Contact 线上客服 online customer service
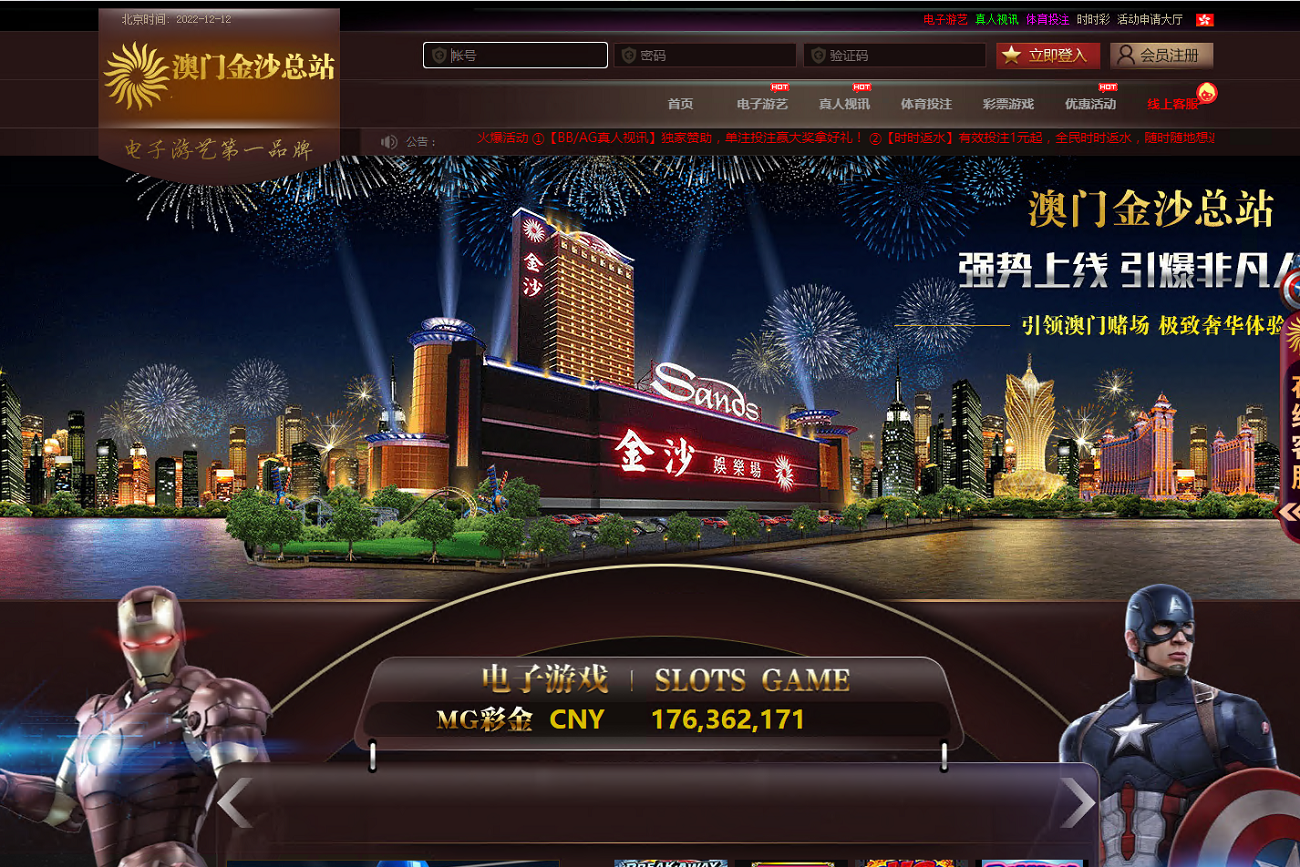 pos(1172,104)
